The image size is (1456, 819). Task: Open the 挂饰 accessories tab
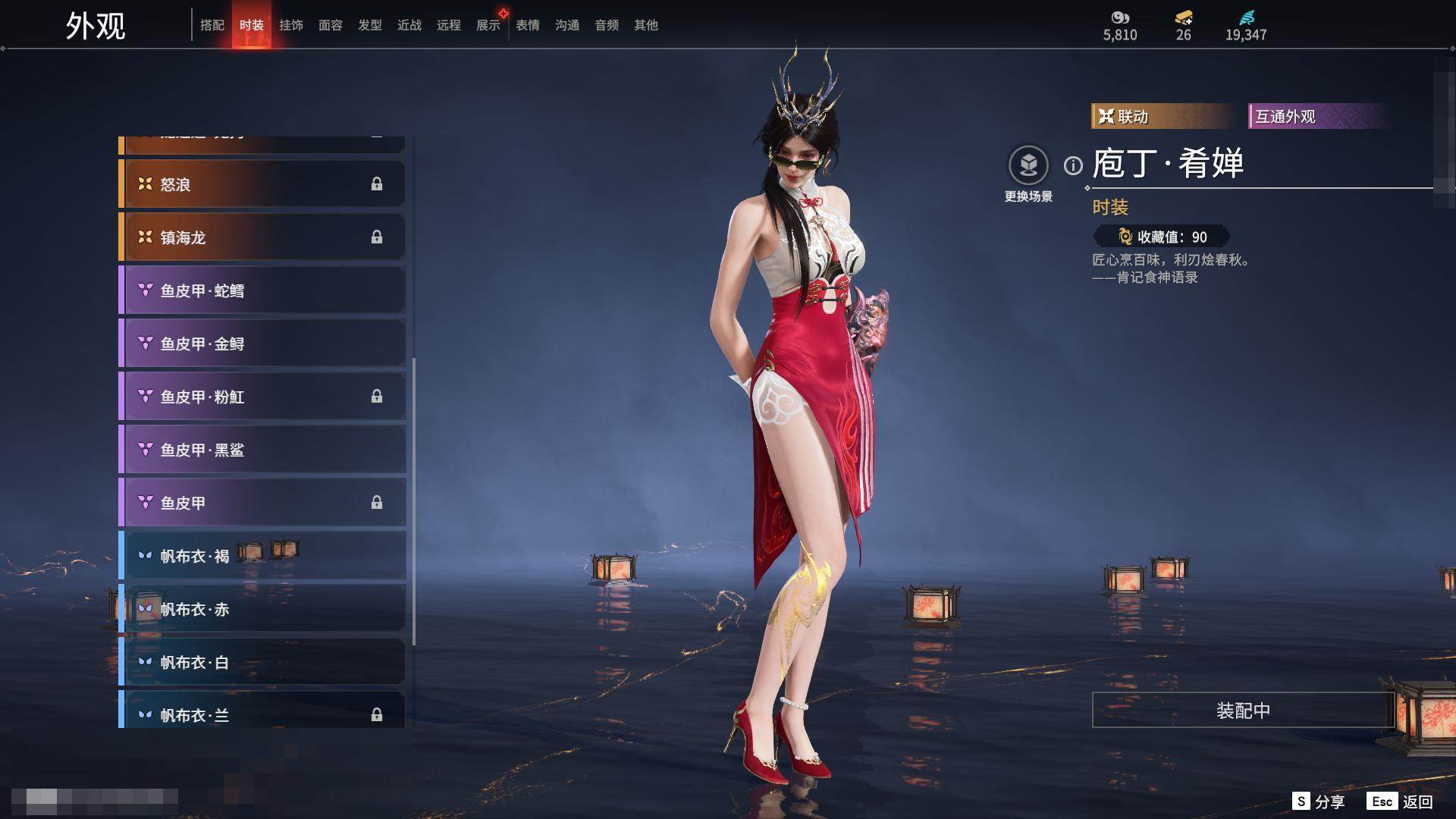click(291, 25)
